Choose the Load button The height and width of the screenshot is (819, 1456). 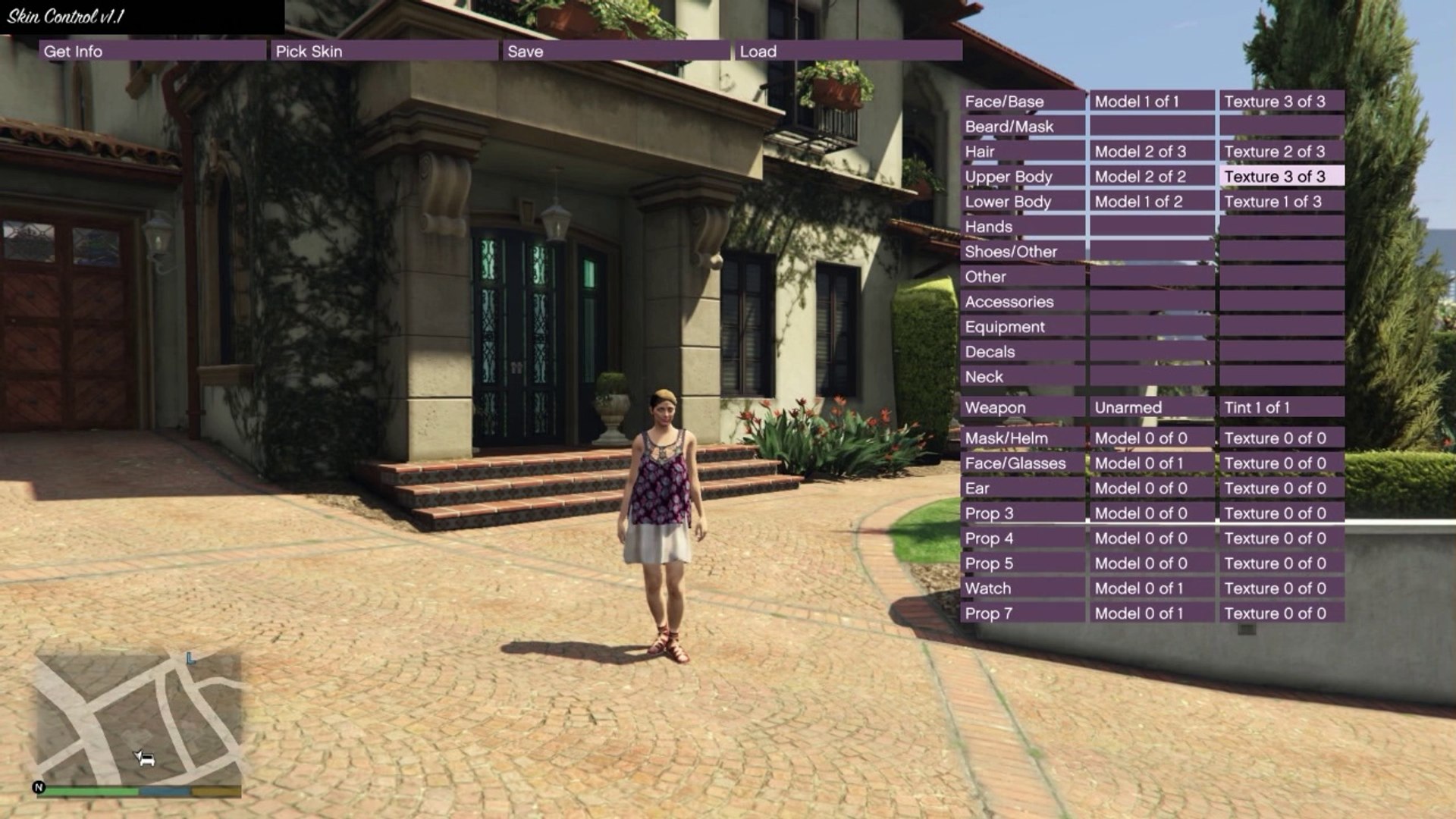(x=848, y=51)
